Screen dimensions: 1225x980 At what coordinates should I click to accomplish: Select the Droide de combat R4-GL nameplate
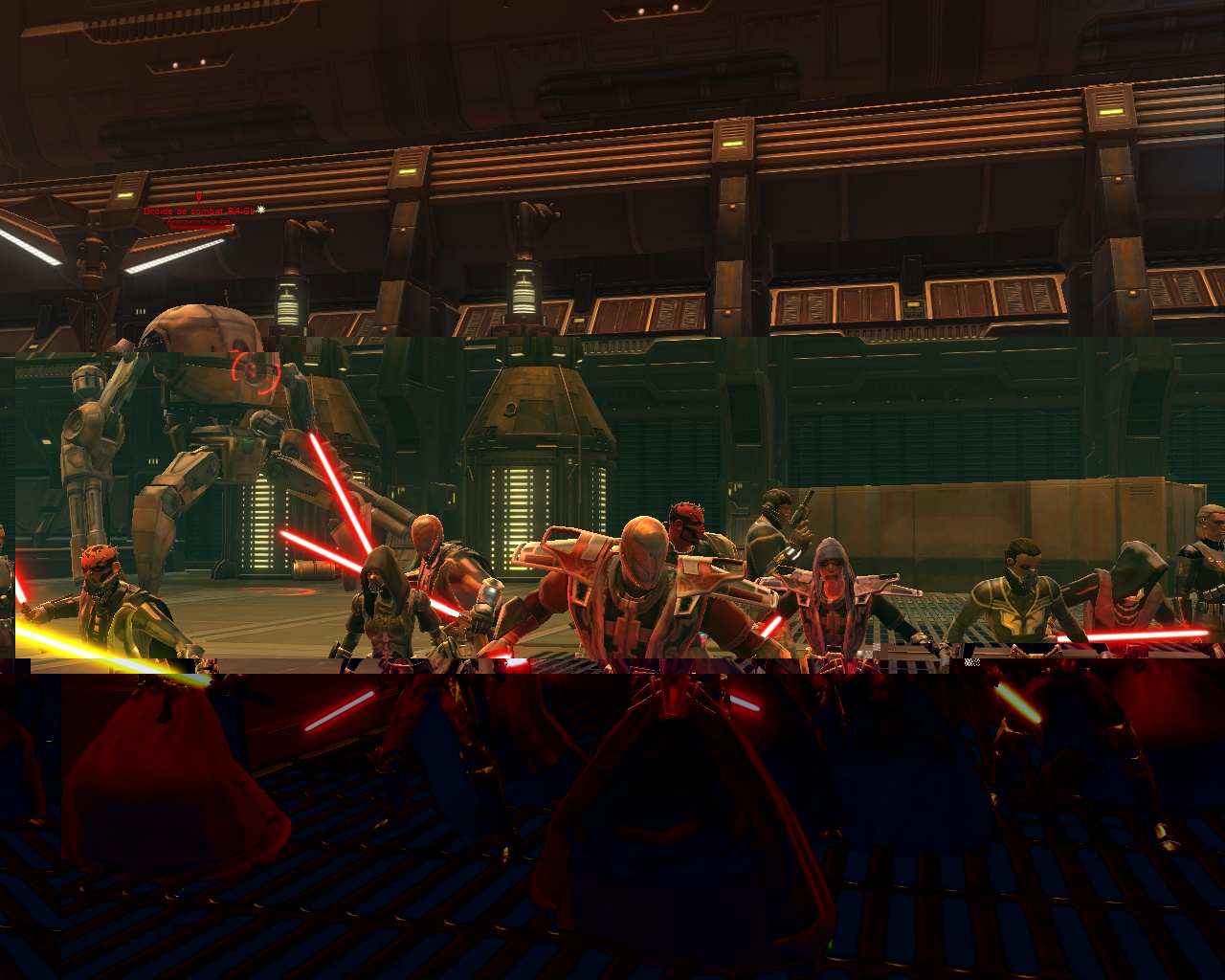coord(200,211)
